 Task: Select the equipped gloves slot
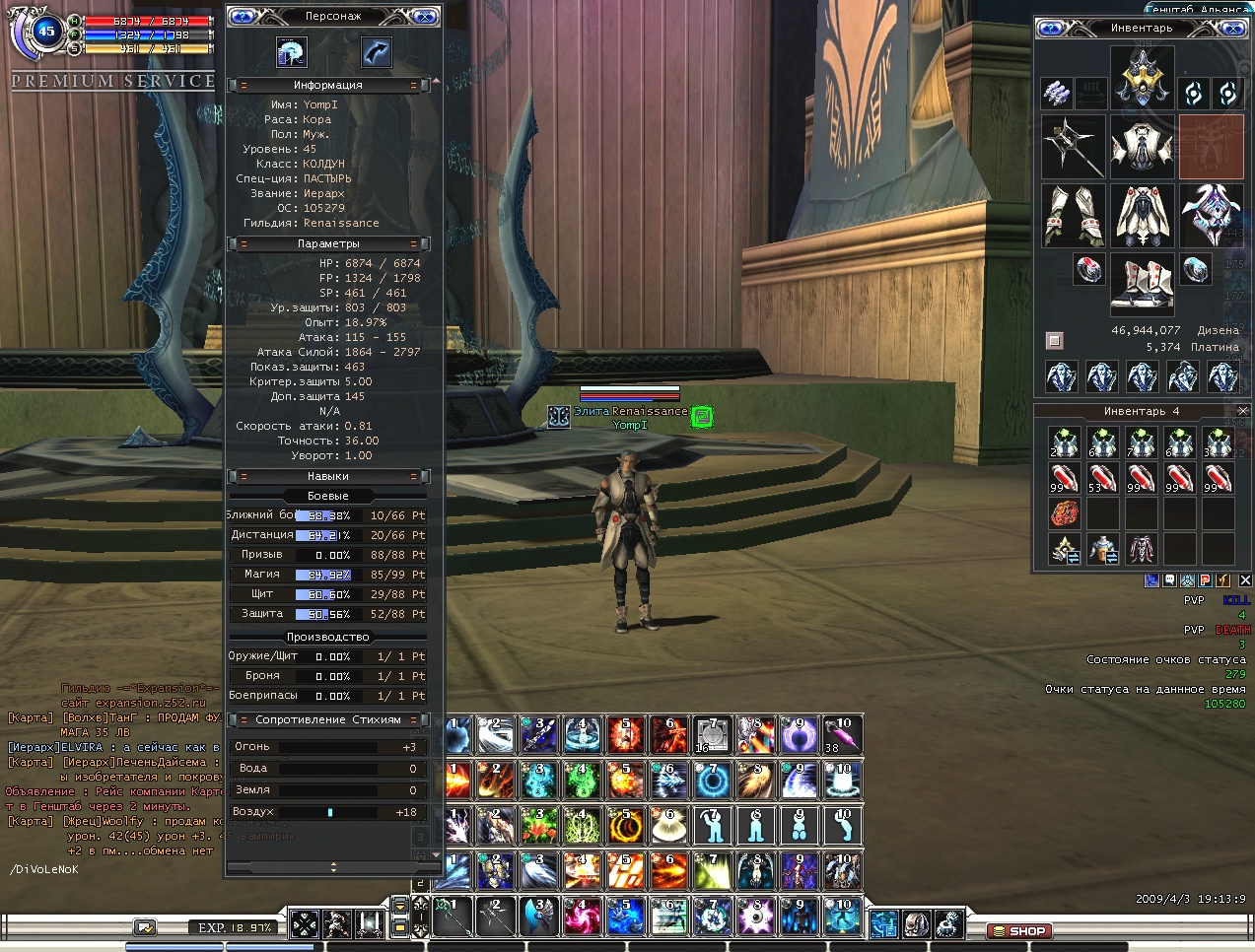[x=1073, y=215]
